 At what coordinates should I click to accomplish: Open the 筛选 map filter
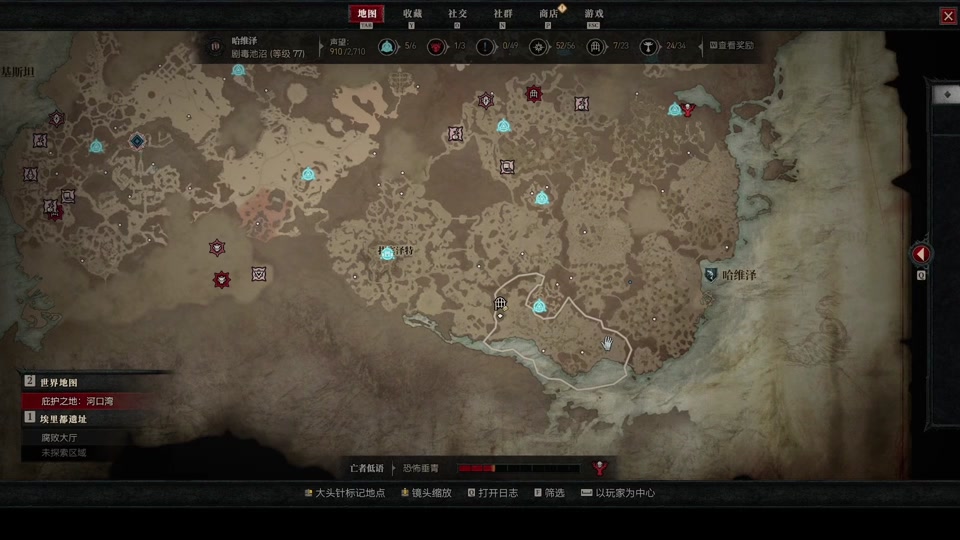pyautogui.click(x=549, y=493)
